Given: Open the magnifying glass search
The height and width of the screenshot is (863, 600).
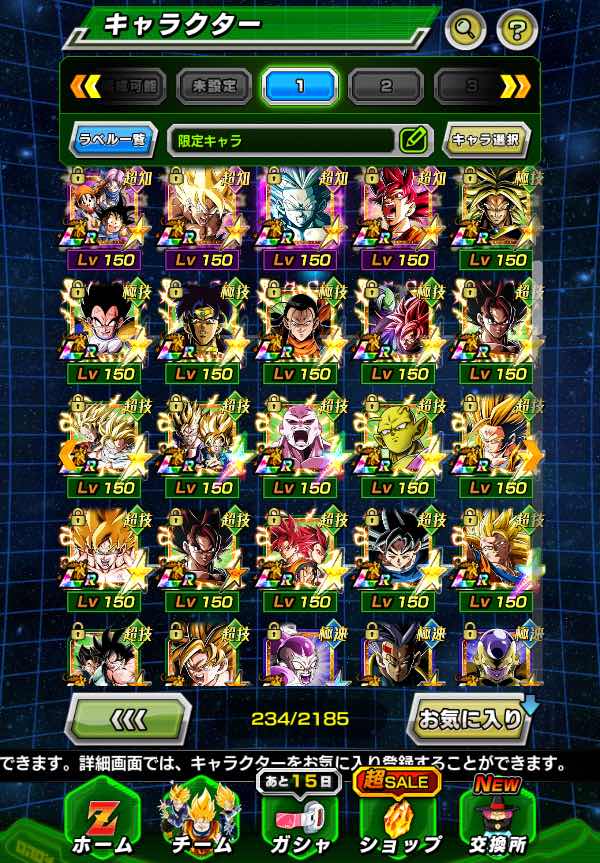Looking at the screenshot, I should (x=465, y=28).
